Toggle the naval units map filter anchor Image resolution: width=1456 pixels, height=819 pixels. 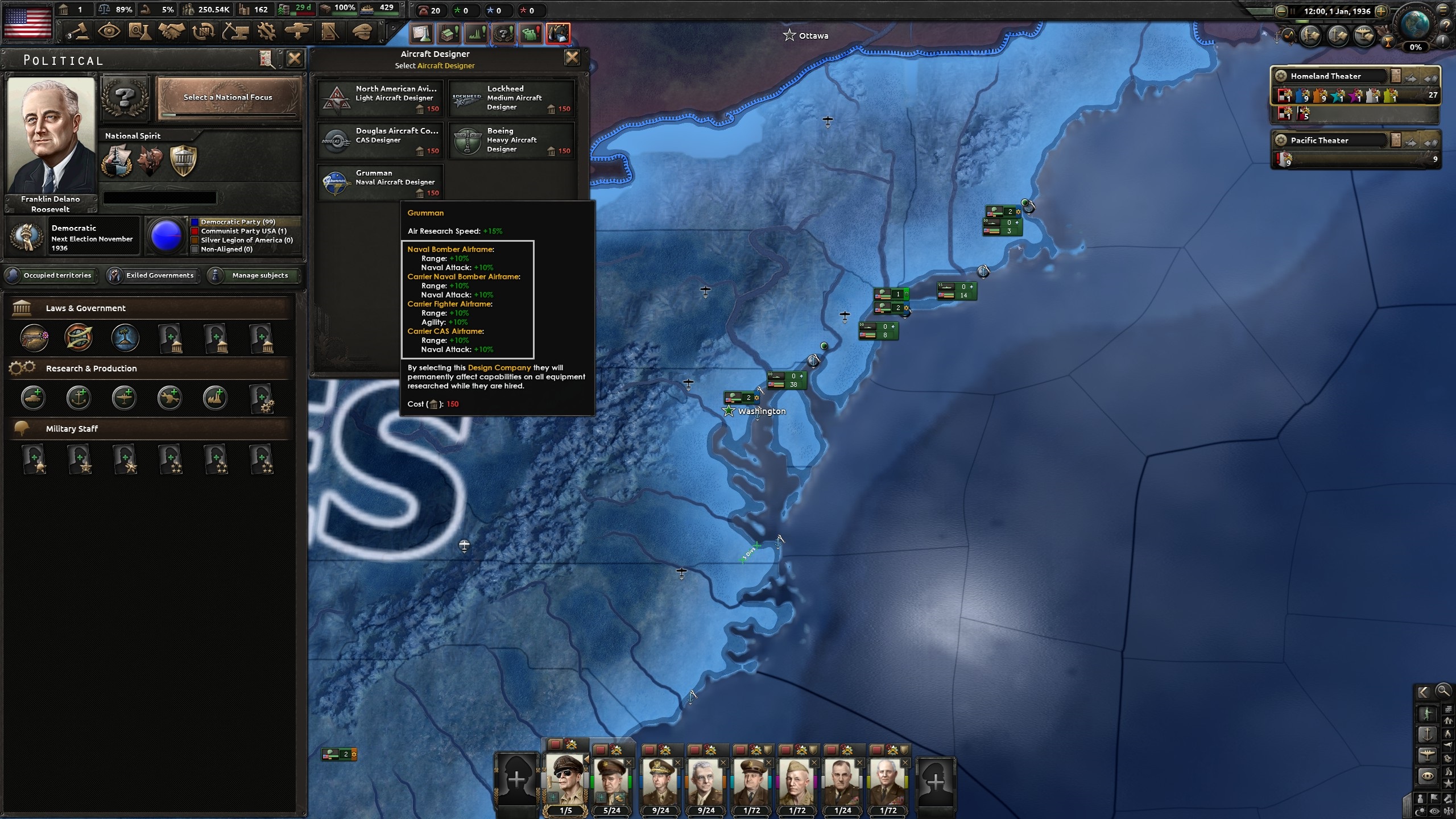tap(1428, 734)
